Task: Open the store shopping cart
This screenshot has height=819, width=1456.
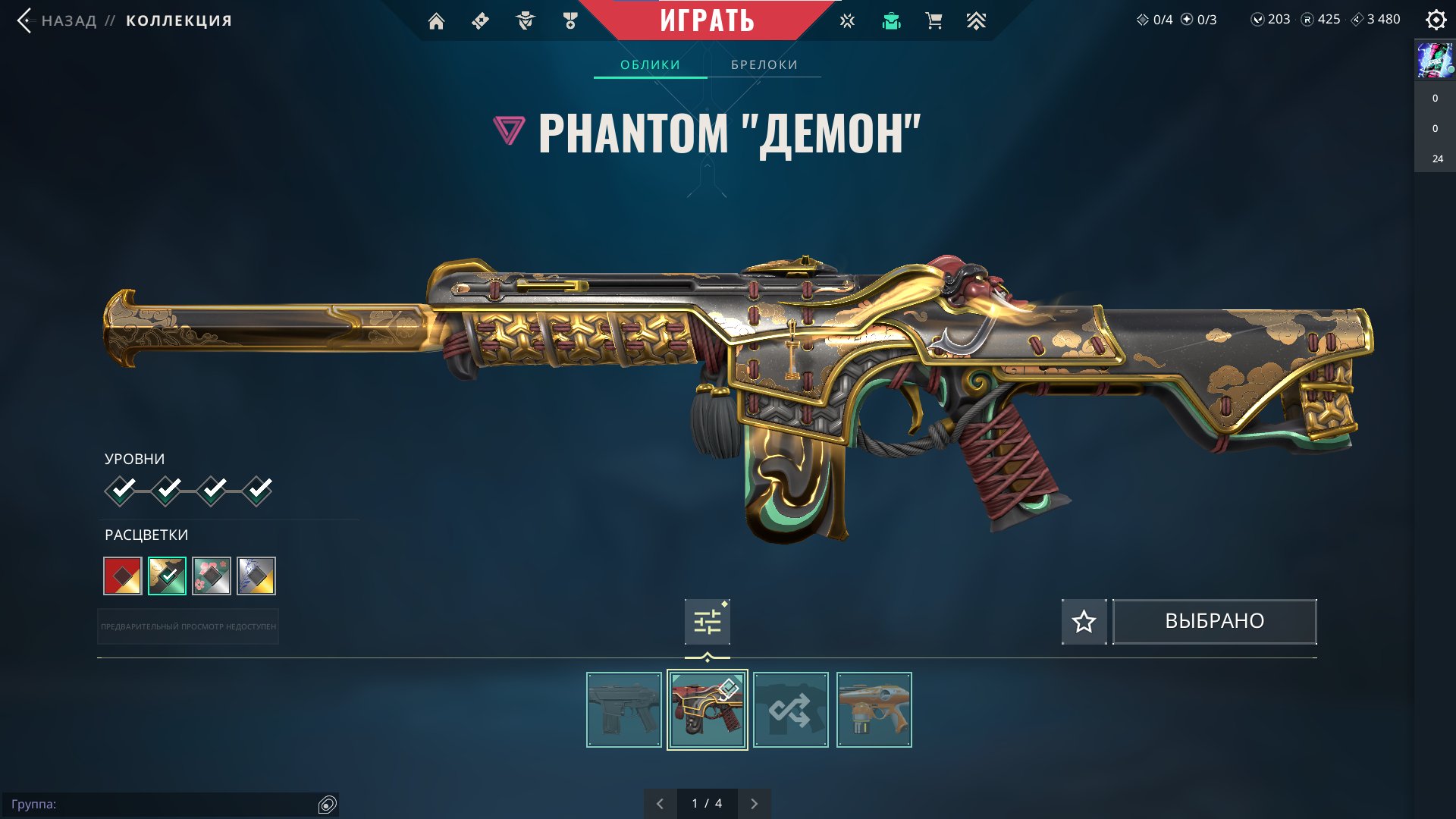Action: 934,21
